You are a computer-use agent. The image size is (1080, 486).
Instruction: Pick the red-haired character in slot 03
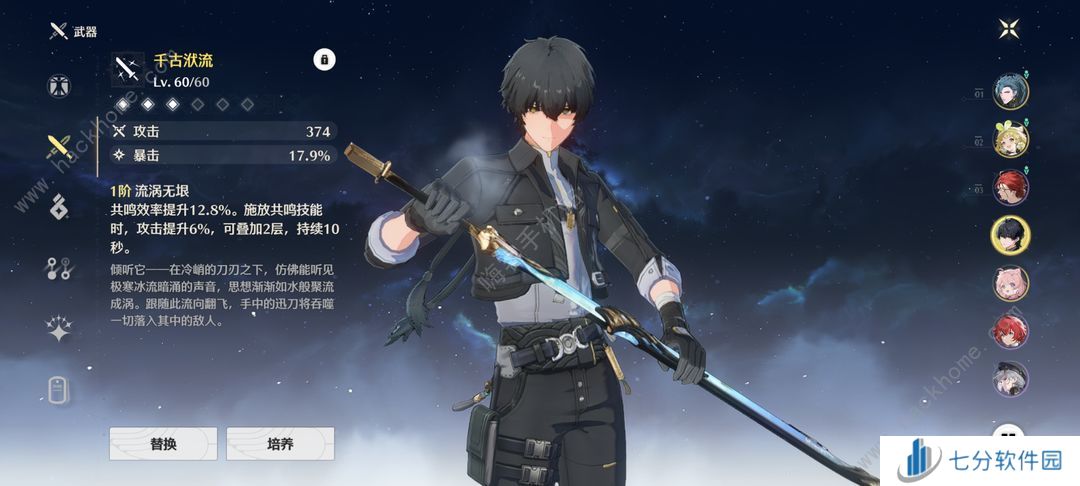click(1010, 187)
